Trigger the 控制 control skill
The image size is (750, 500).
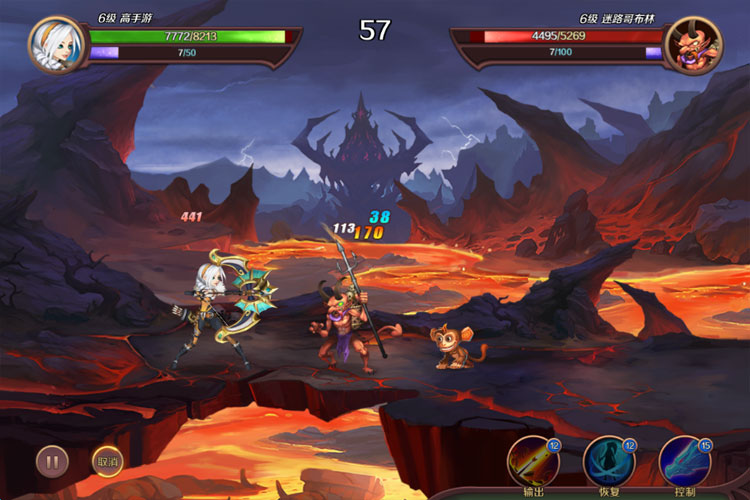[684, 461]
